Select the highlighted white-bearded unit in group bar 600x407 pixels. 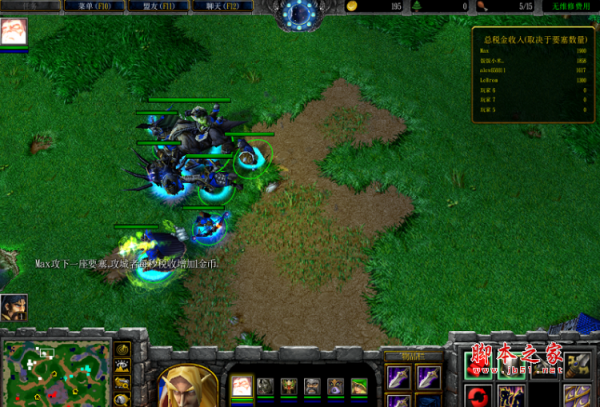(242, 386)
